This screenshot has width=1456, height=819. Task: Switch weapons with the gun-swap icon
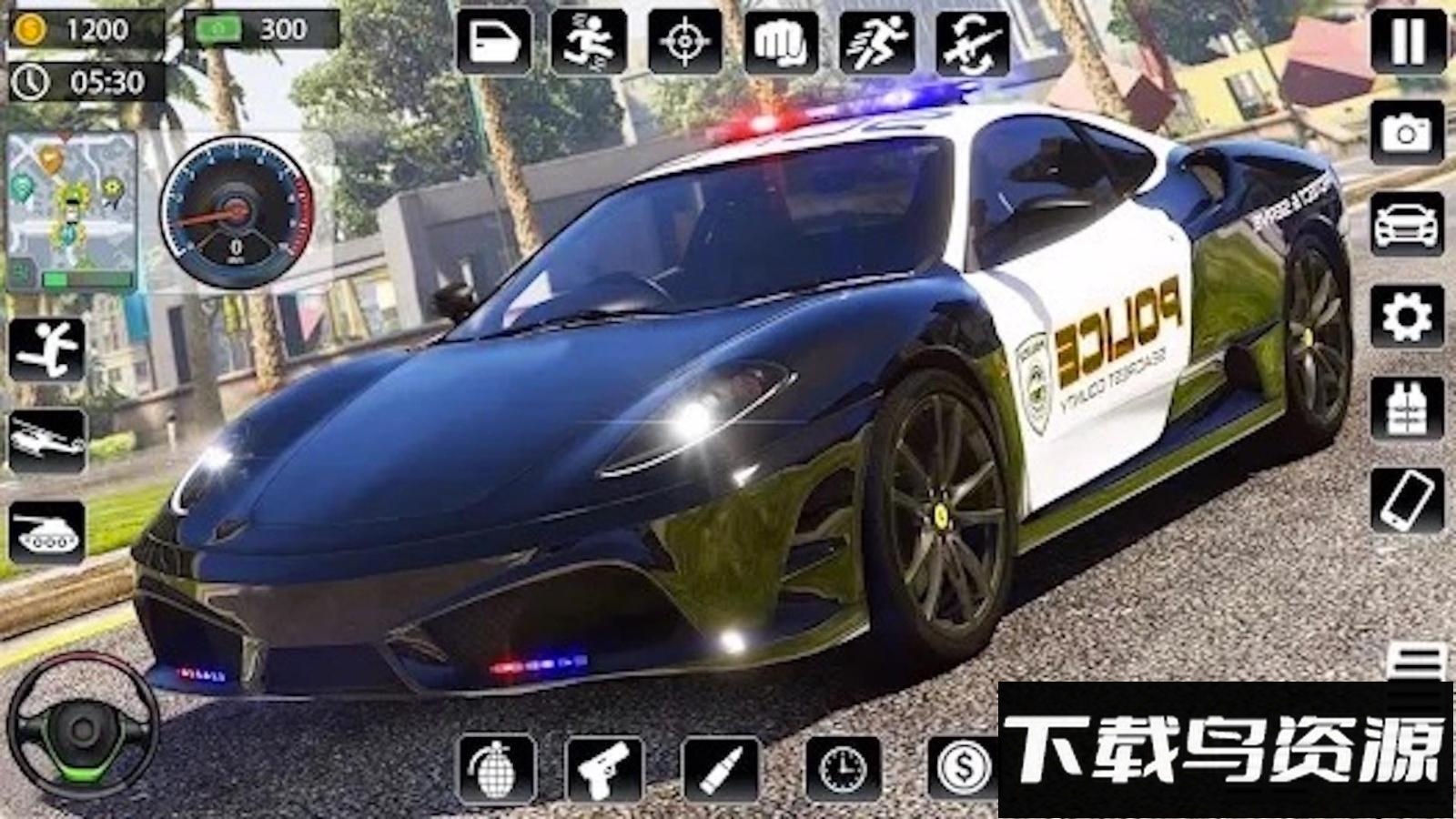974,40
